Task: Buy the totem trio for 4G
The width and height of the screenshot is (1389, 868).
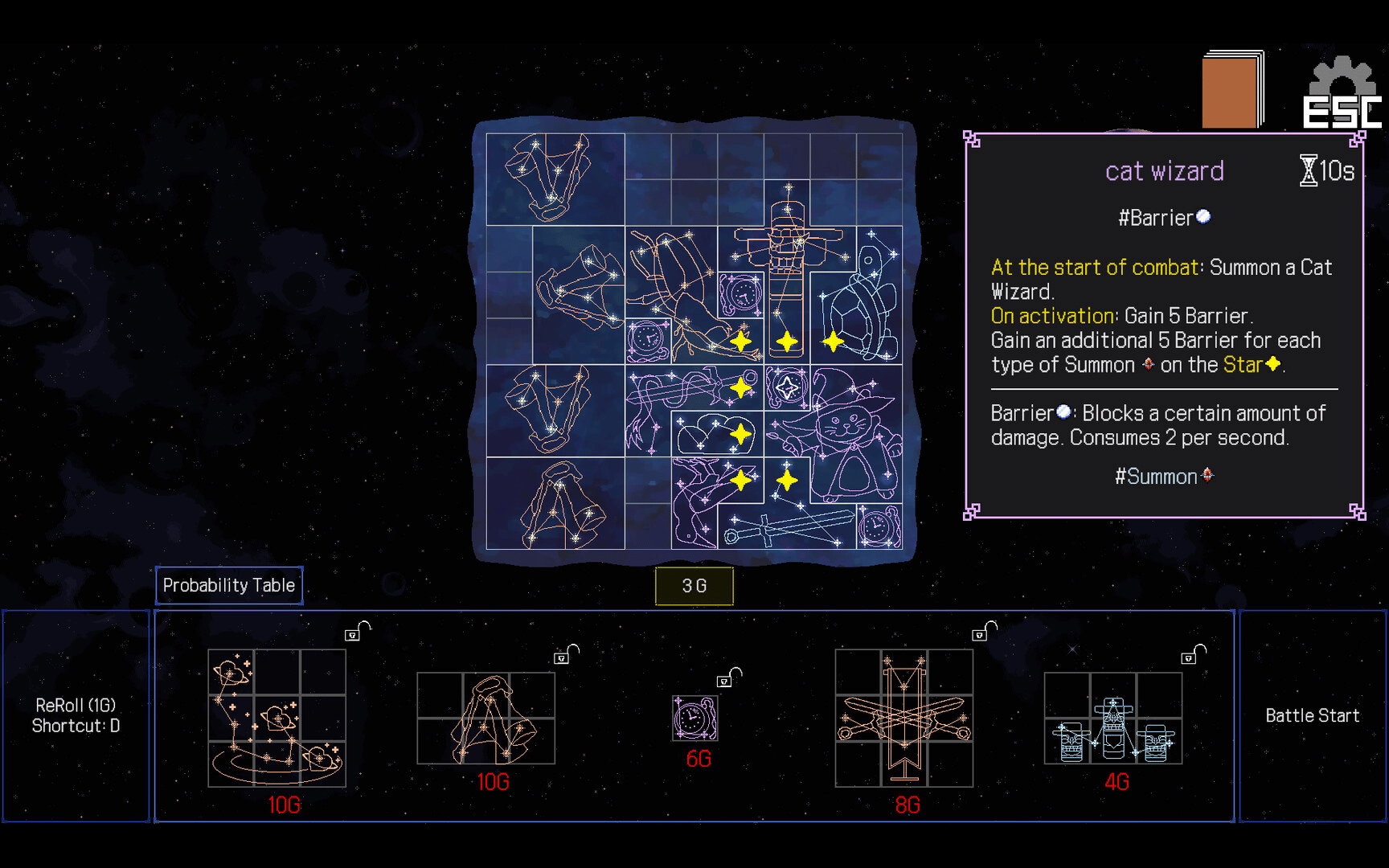Action: [1113, 718]
